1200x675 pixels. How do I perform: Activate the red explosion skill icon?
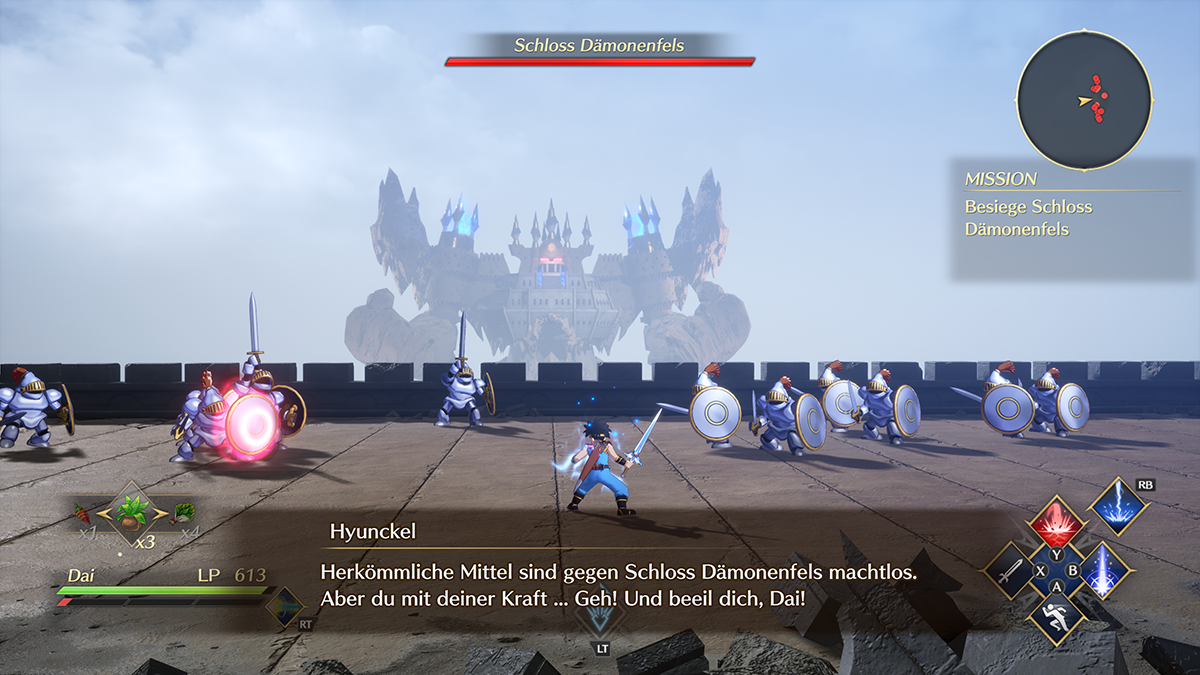point(1057,524)
